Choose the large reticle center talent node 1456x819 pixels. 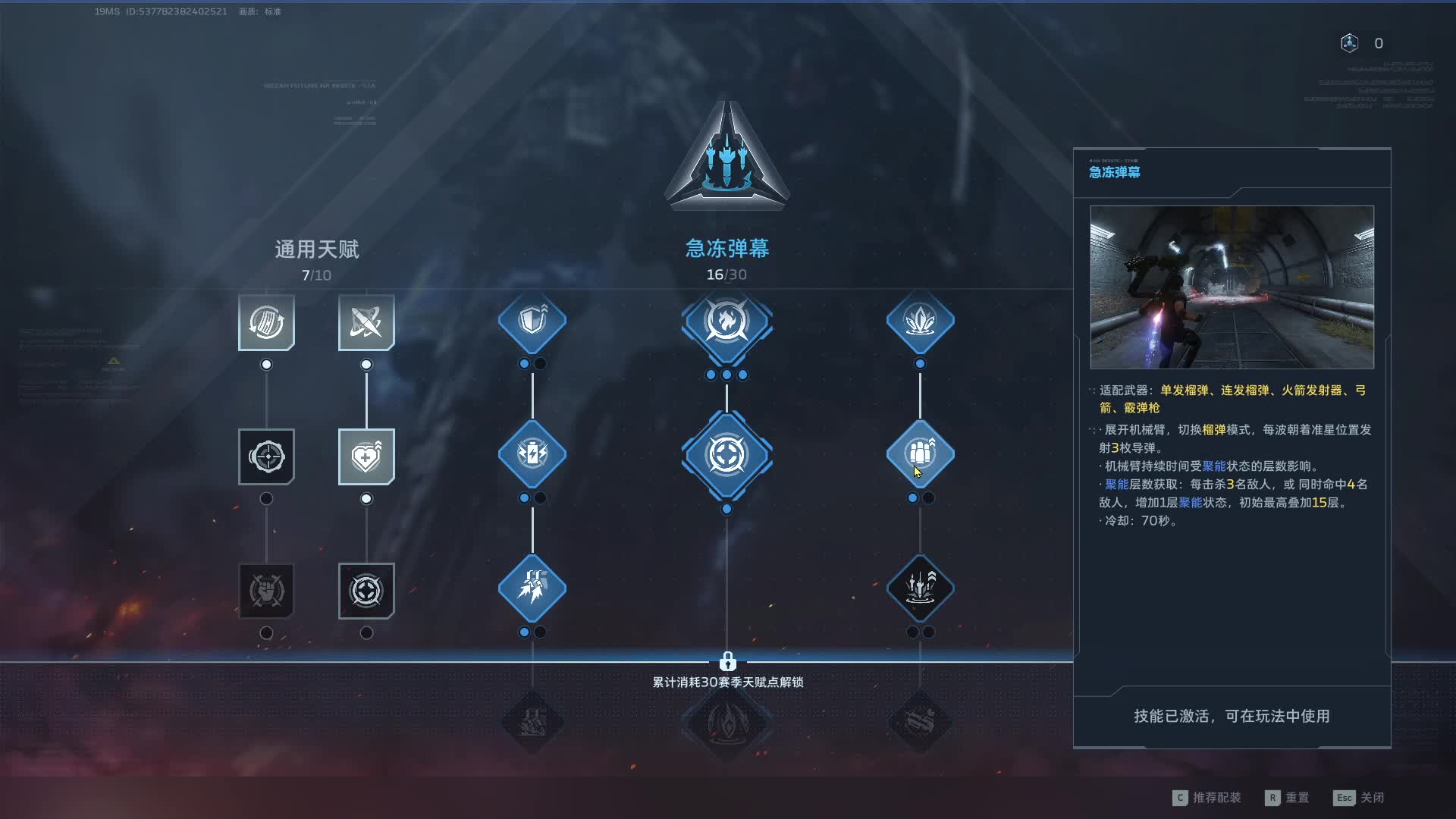726,455
